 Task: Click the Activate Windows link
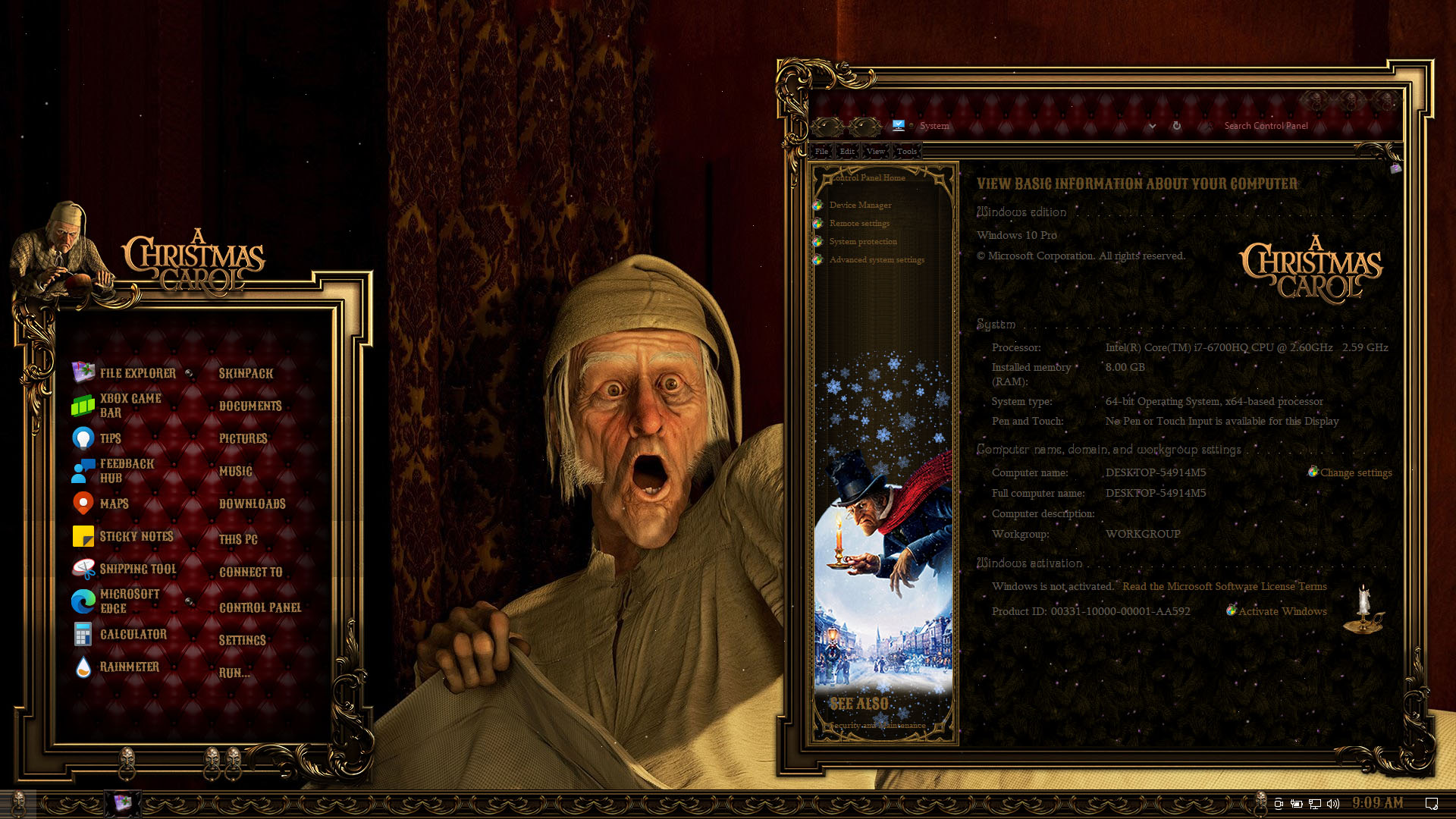click(x=1282, y=611)
